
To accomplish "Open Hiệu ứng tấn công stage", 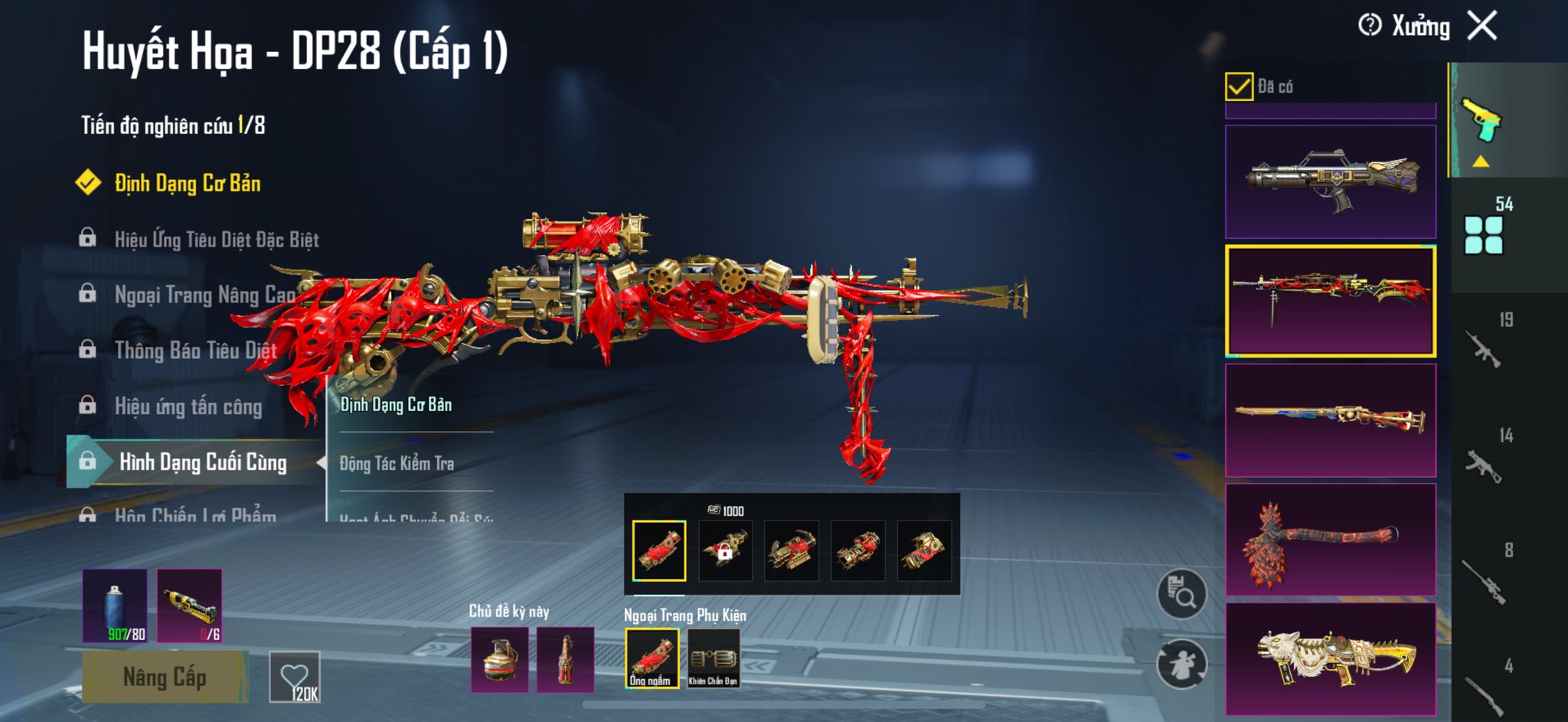I will (x=188, y=407).
